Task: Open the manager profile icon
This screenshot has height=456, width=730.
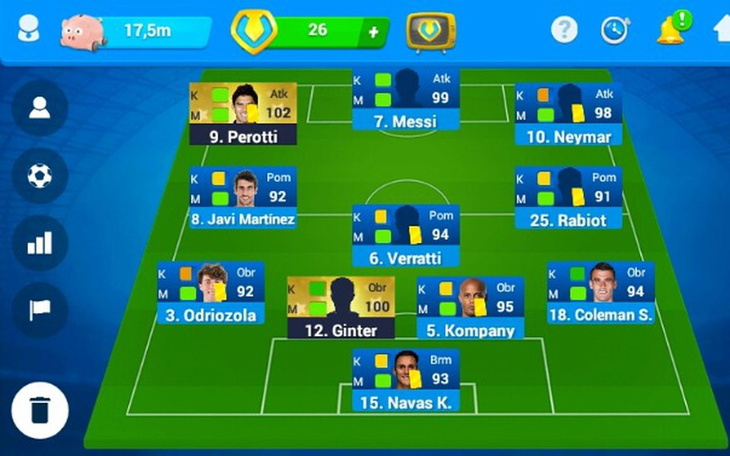Action: click(x=28, y=29)
